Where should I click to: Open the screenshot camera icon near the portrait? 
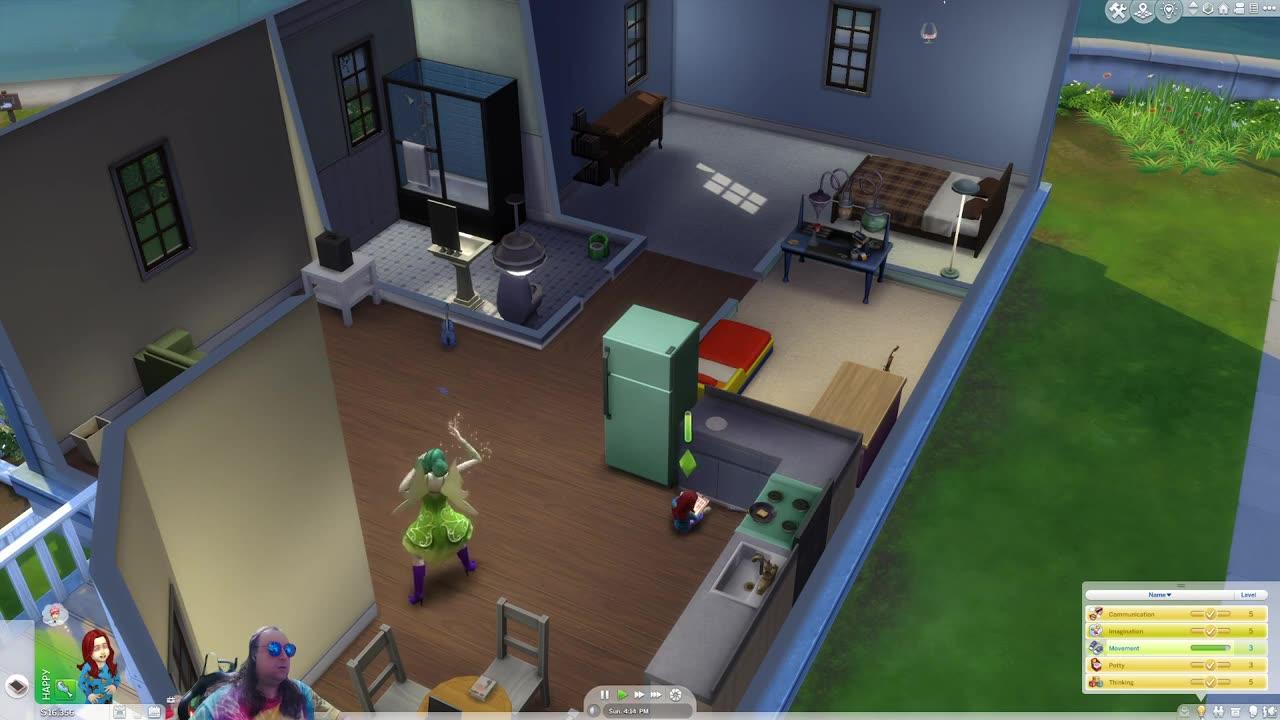point(119,710)
